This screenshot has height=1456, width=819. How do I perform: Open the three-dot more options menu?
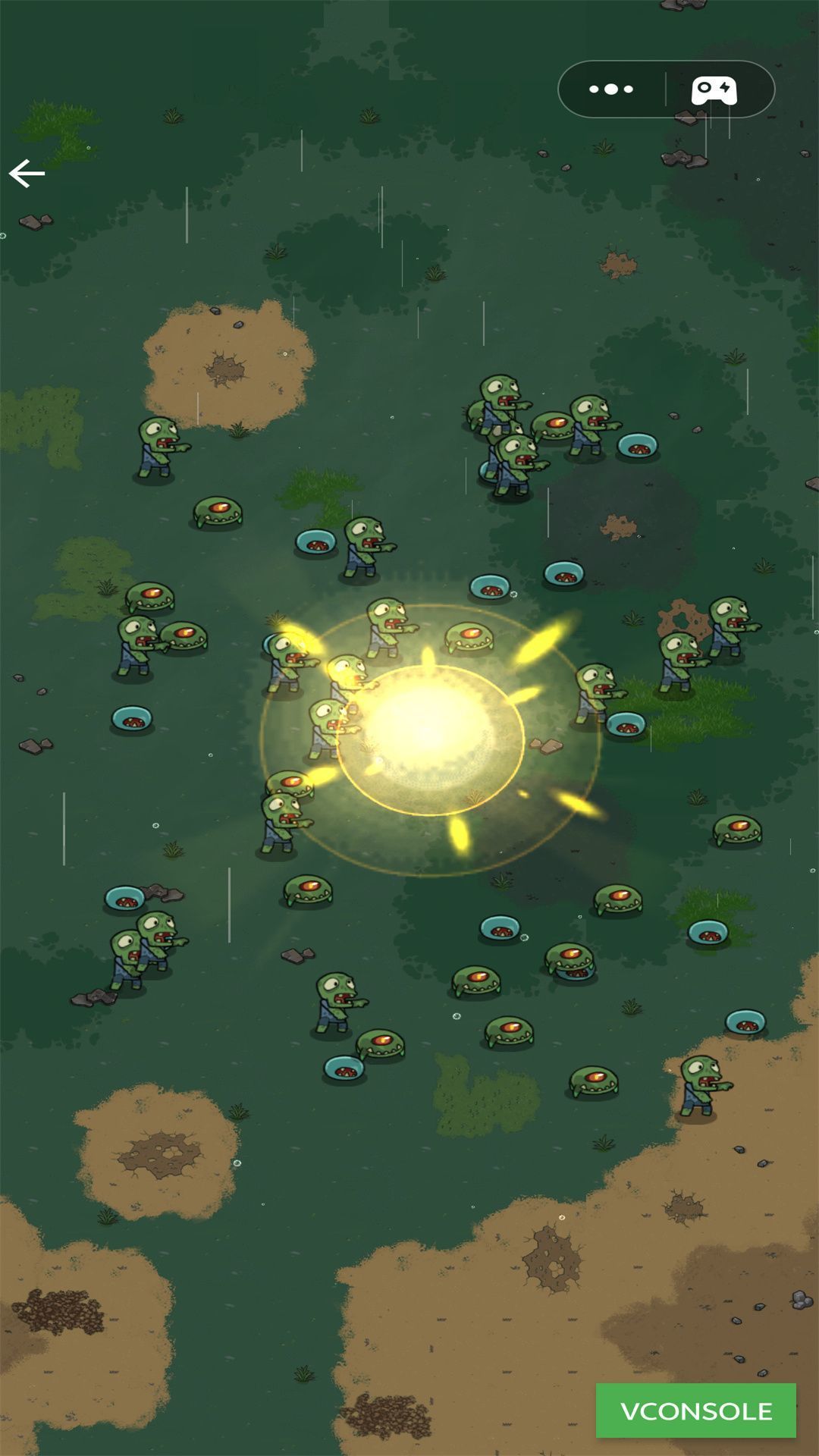pos(611,89)
